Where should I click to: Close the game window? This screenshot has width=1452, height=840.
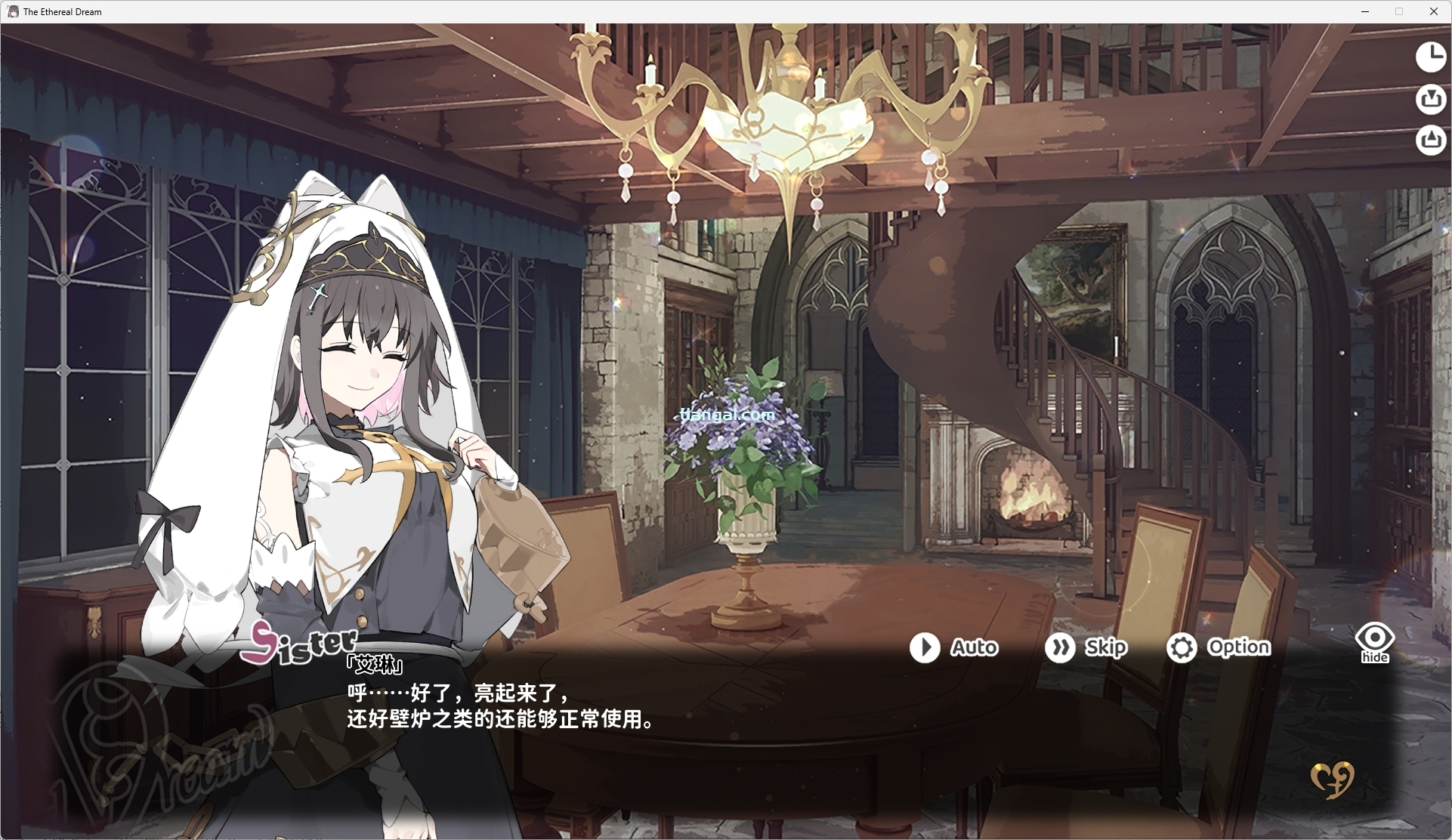pos(1433,11)
